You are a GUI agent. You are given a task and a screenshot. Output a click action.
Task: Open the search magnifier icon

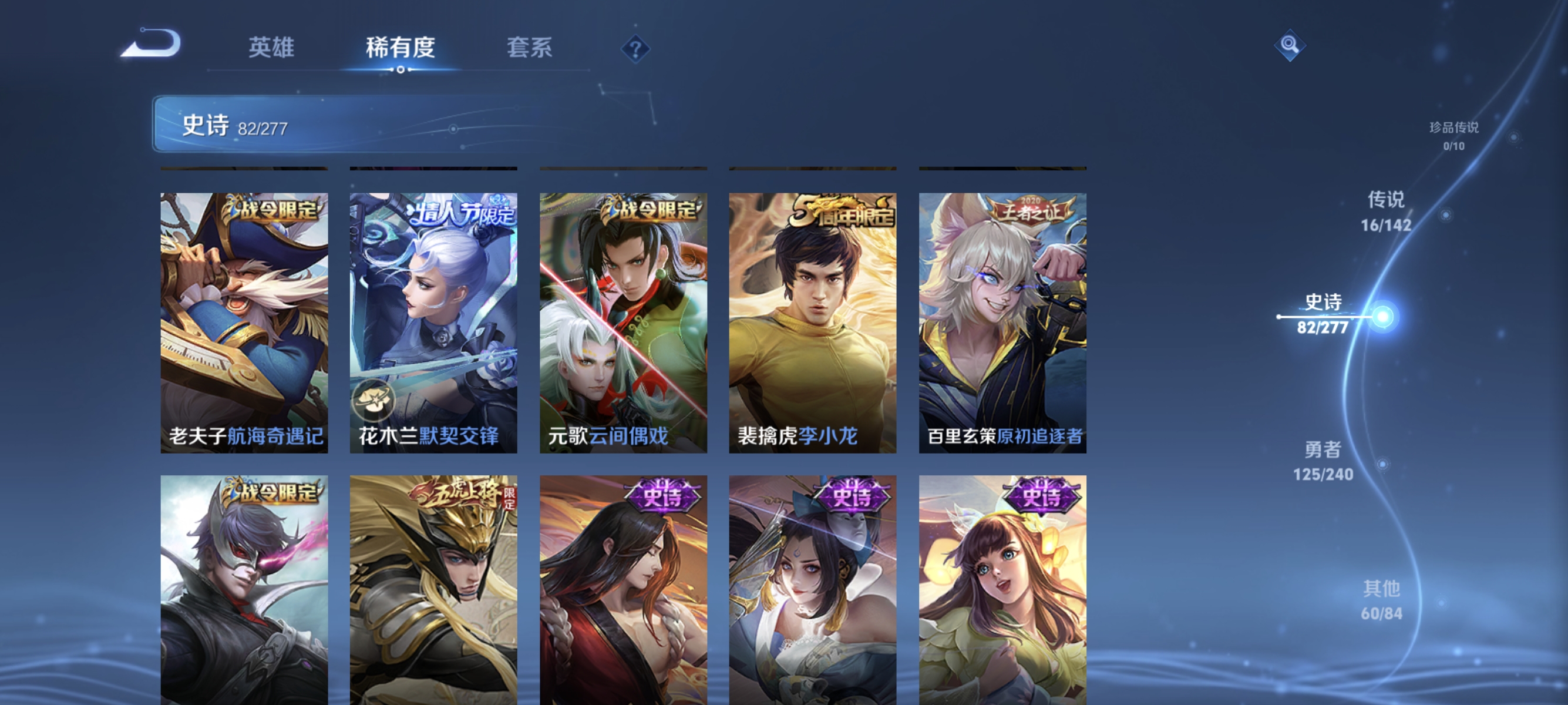click(1291, 46)
